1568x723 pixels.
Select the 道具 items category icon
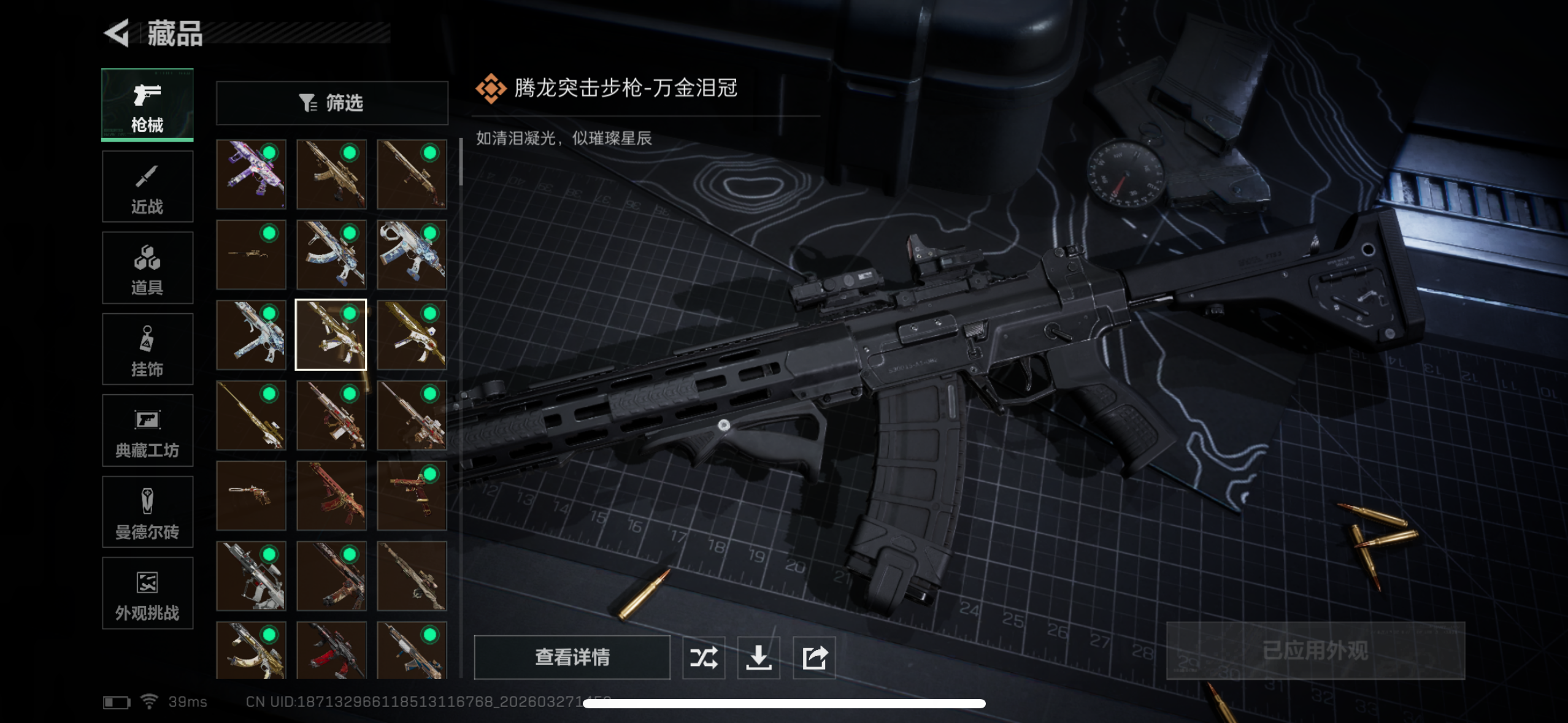[x=147, y=267]
